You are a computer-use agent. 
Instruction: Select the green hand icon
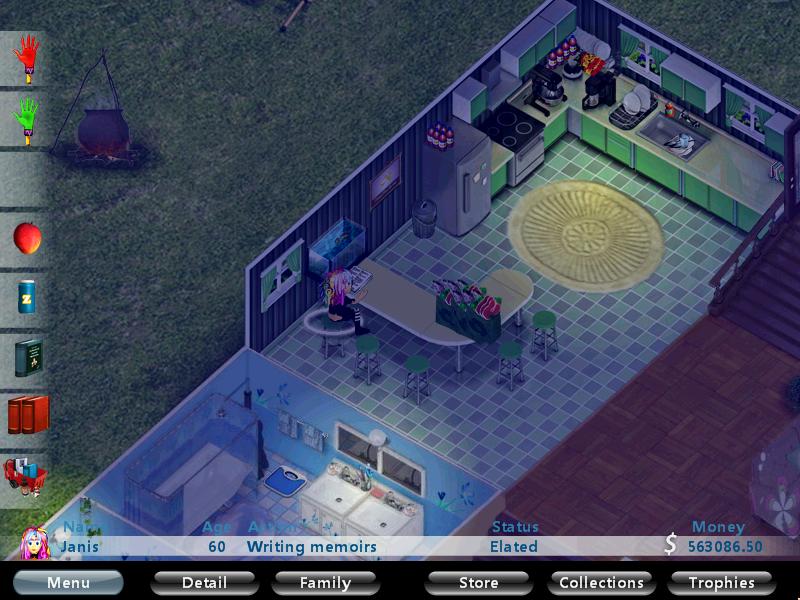(x=28, y=120)
